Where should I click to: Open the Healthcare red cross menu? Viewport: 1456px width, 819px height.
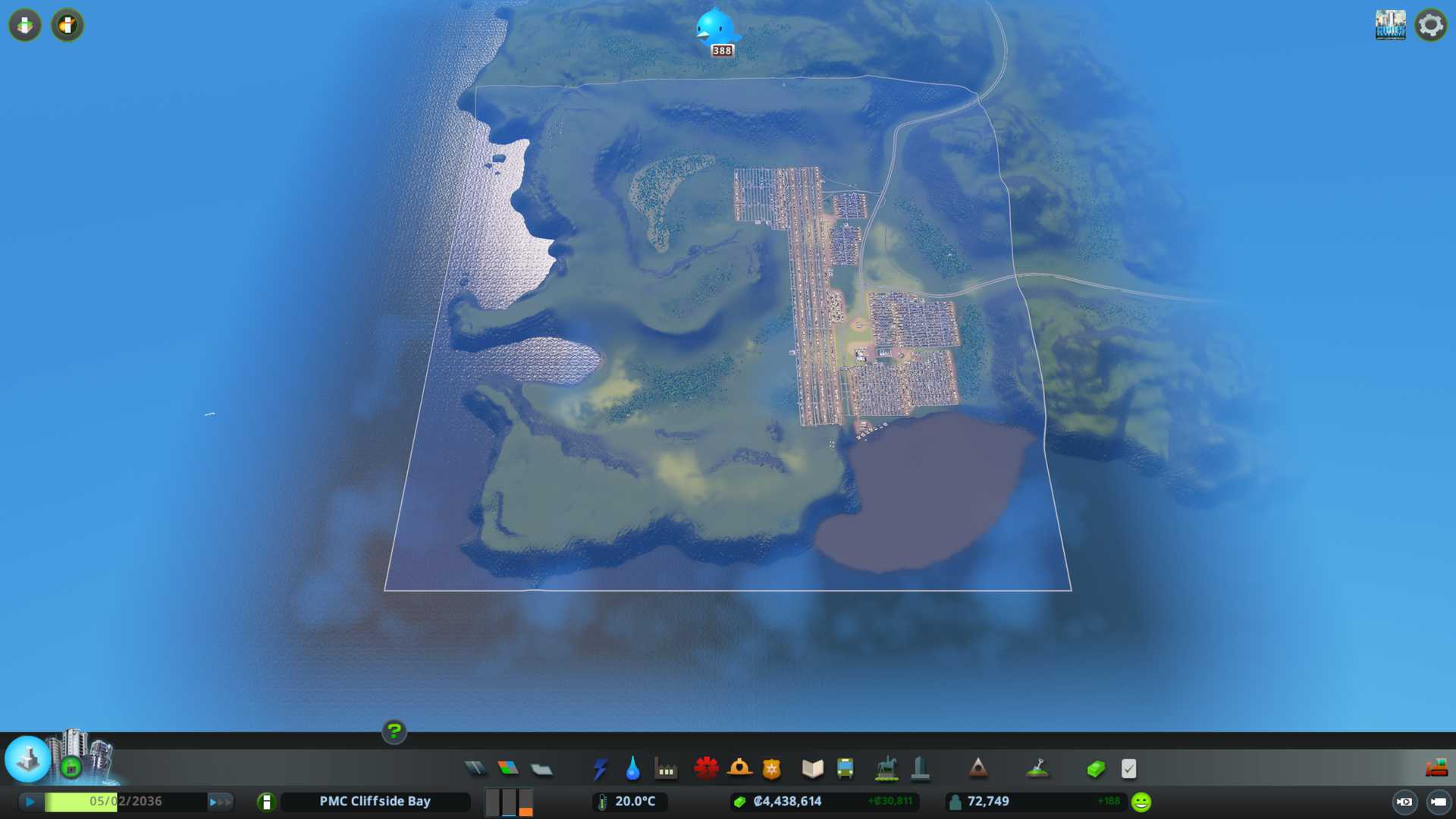tap(706, 769)
